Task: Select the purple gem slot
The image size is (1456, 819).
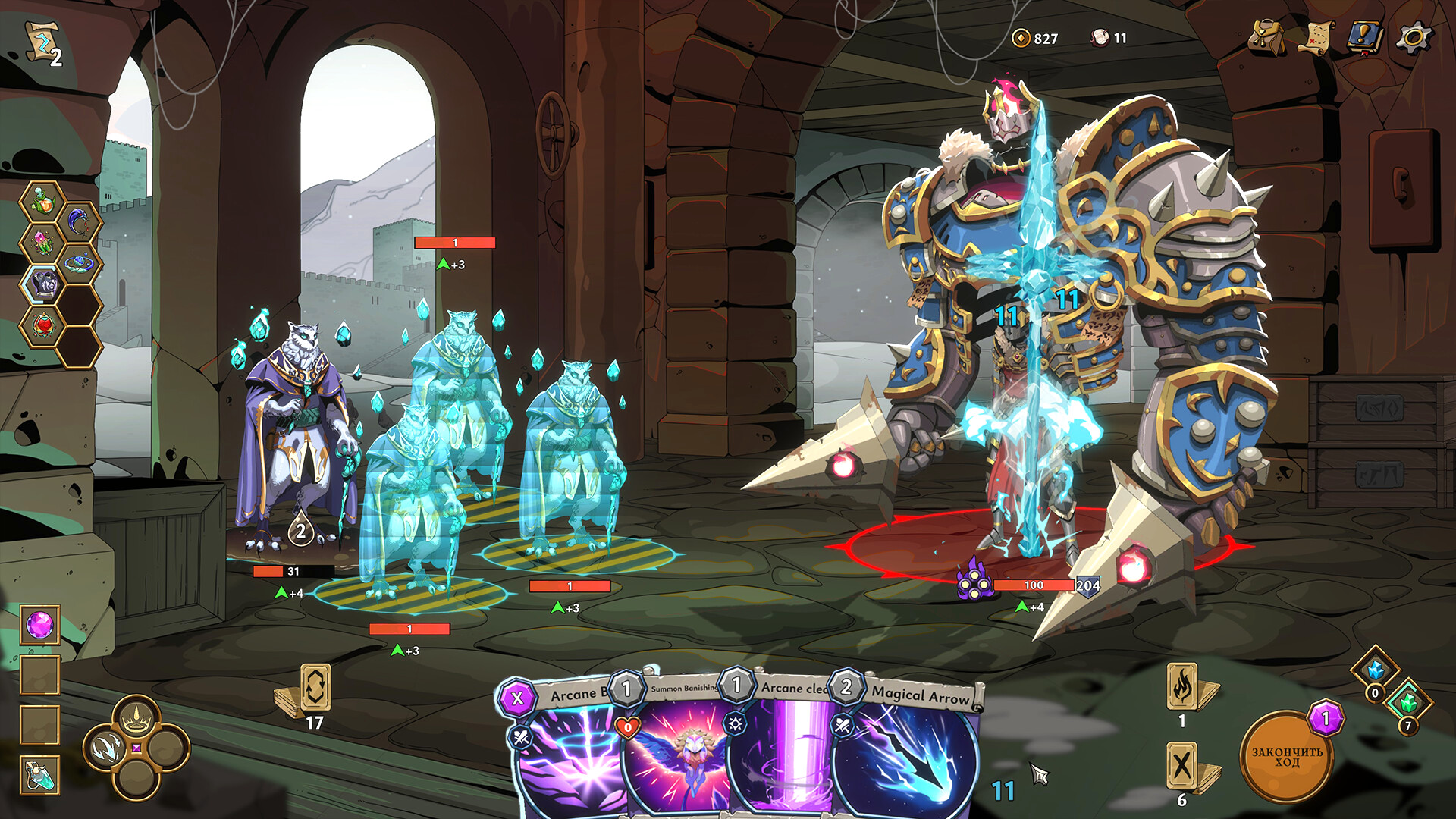Action: pos(39,626)
